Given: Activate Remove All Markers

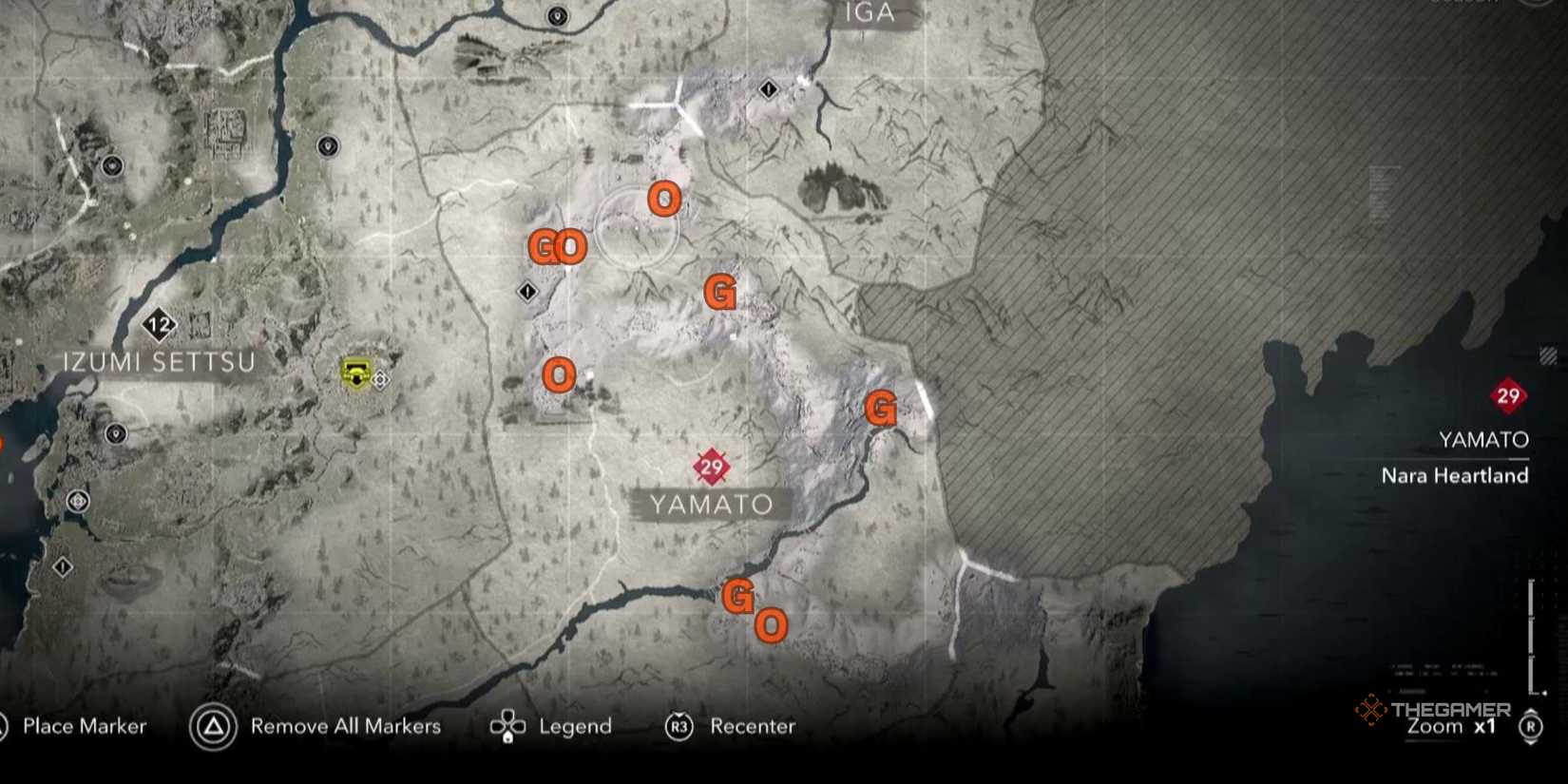Looking at the screenshot, I should [x=344, y=726].
